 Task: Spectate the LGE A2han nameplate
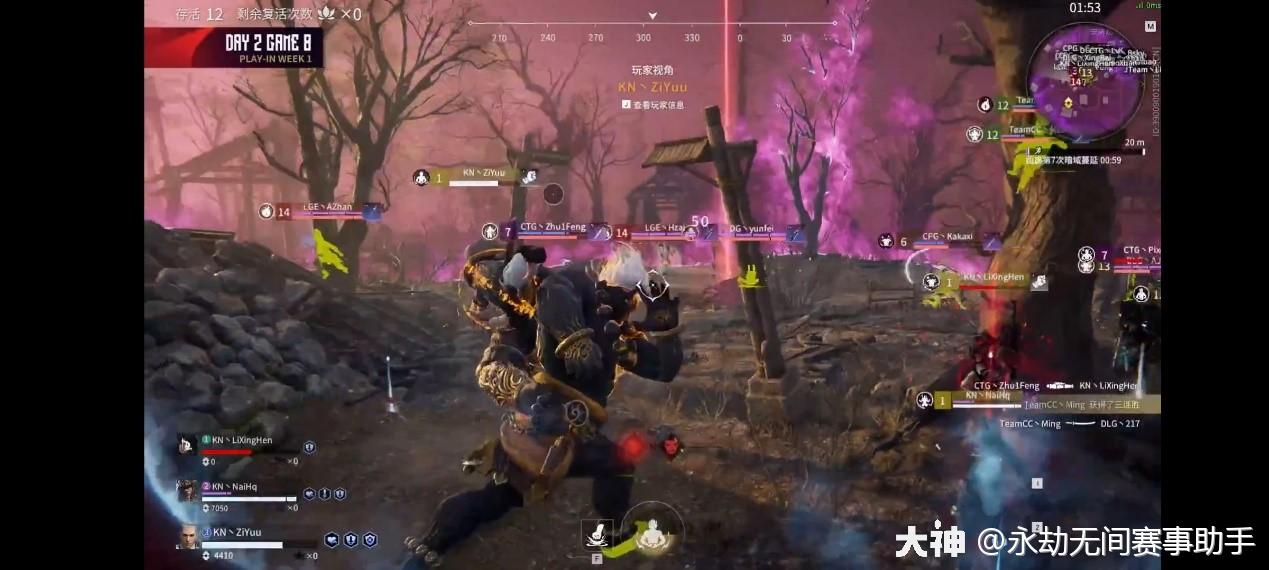pyautogui.click(x=327, y=207)
